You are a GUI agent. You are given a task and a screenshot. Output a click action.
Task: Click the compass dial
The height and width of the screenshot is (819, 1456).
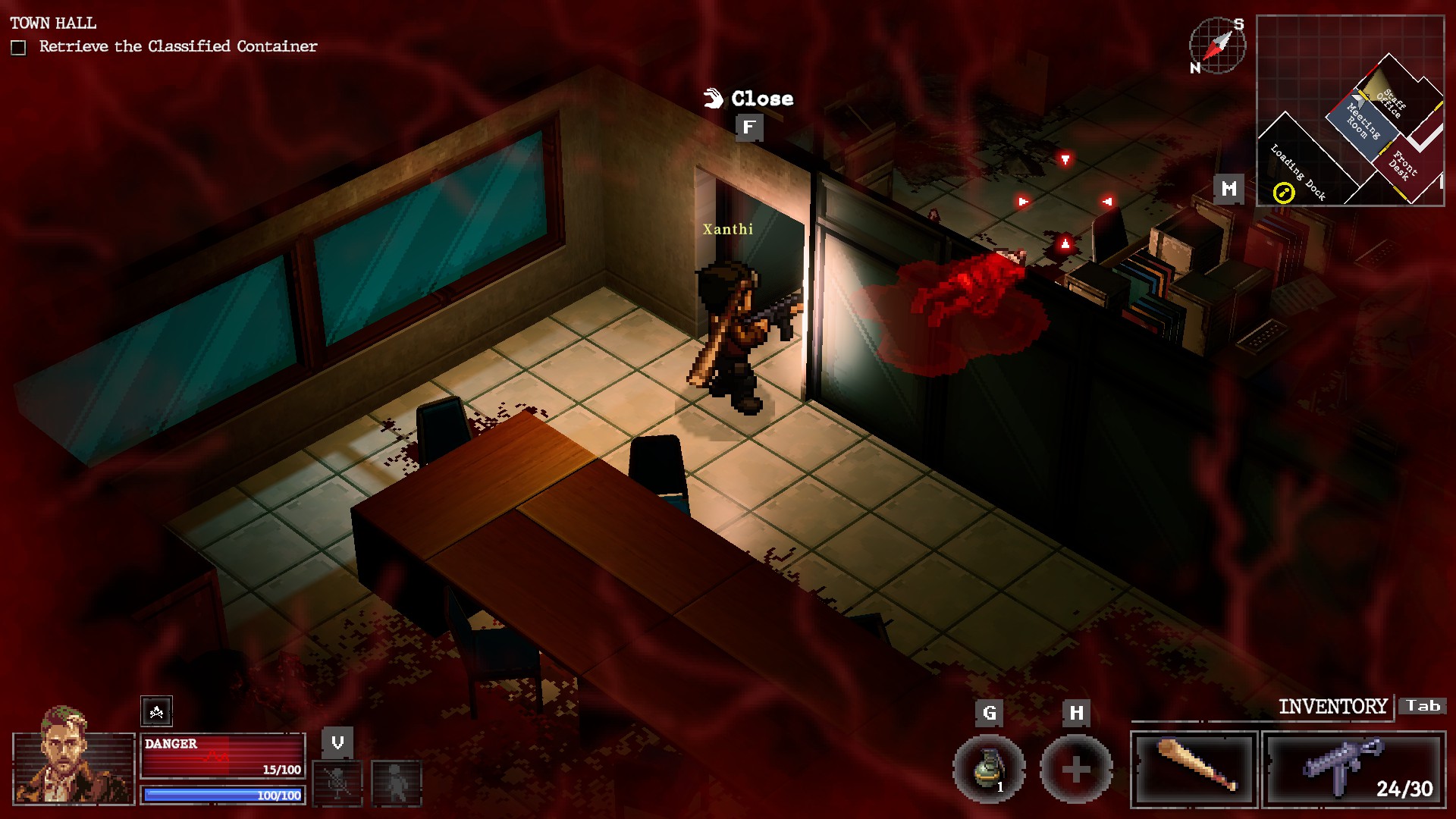point(1216,45)
